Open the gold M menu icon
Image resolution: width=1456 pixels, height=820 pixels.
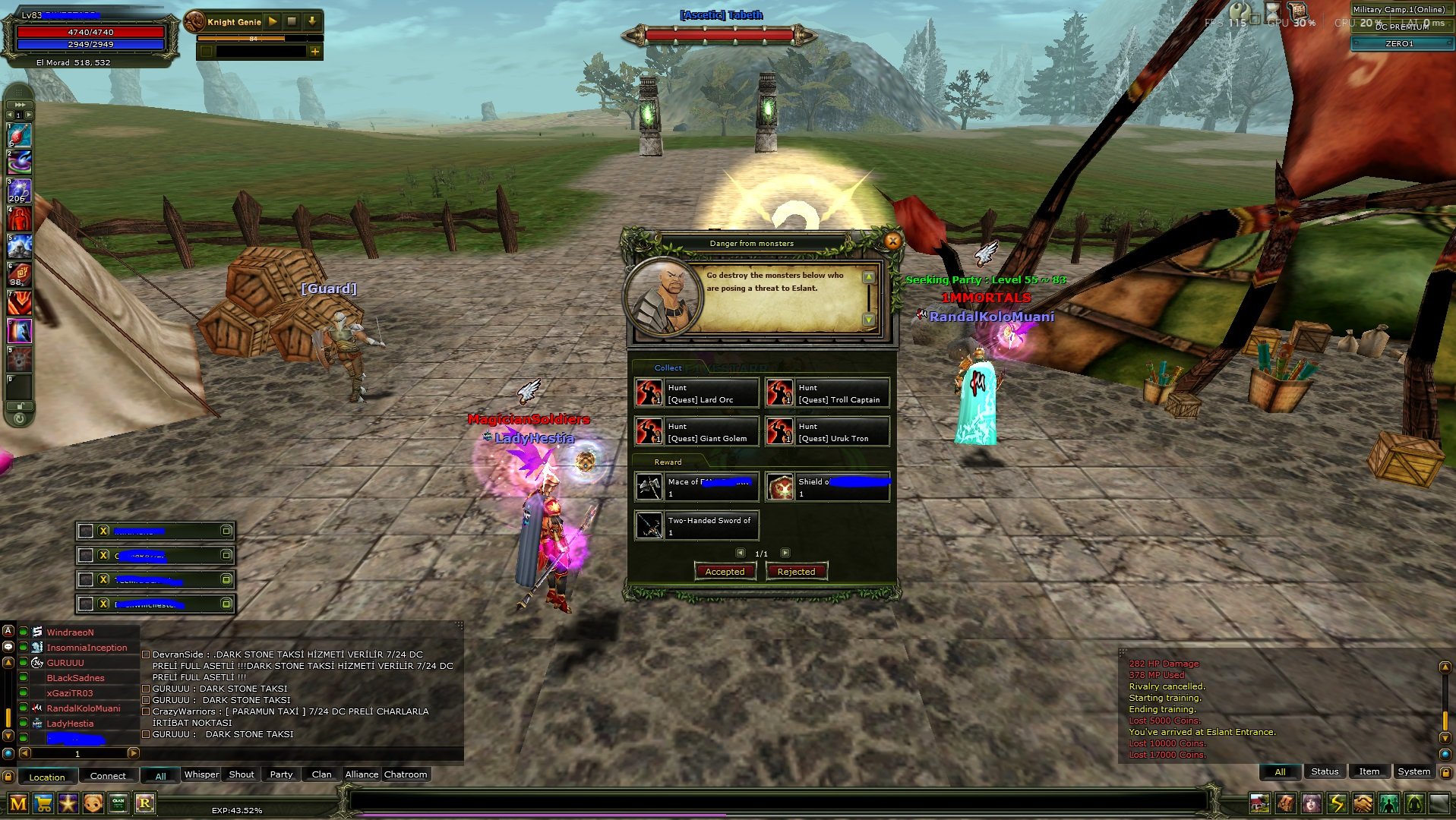click(x=18, y=803)
